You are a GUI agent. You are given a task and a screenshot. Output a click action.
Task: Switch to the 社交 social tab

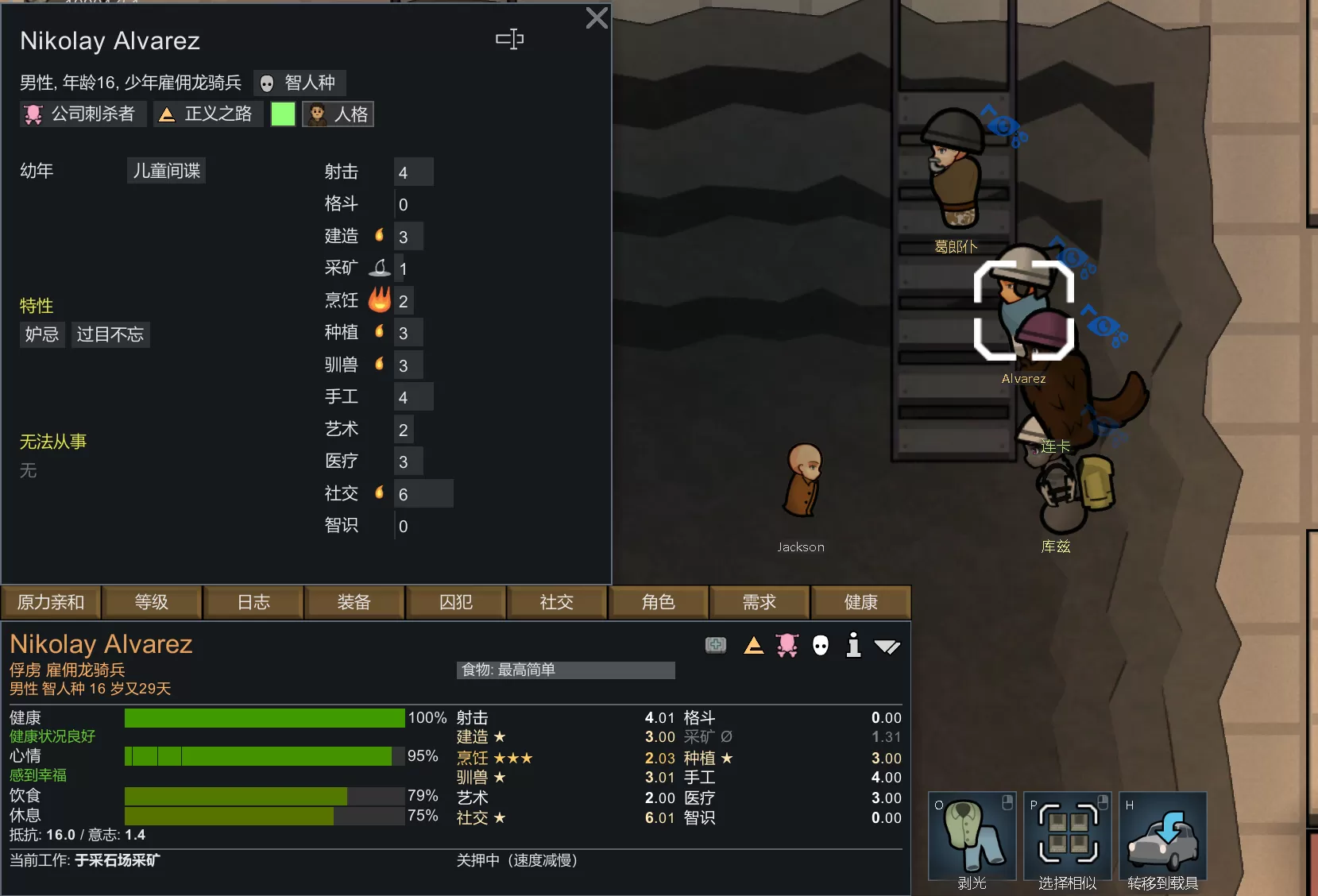point(556,603)
